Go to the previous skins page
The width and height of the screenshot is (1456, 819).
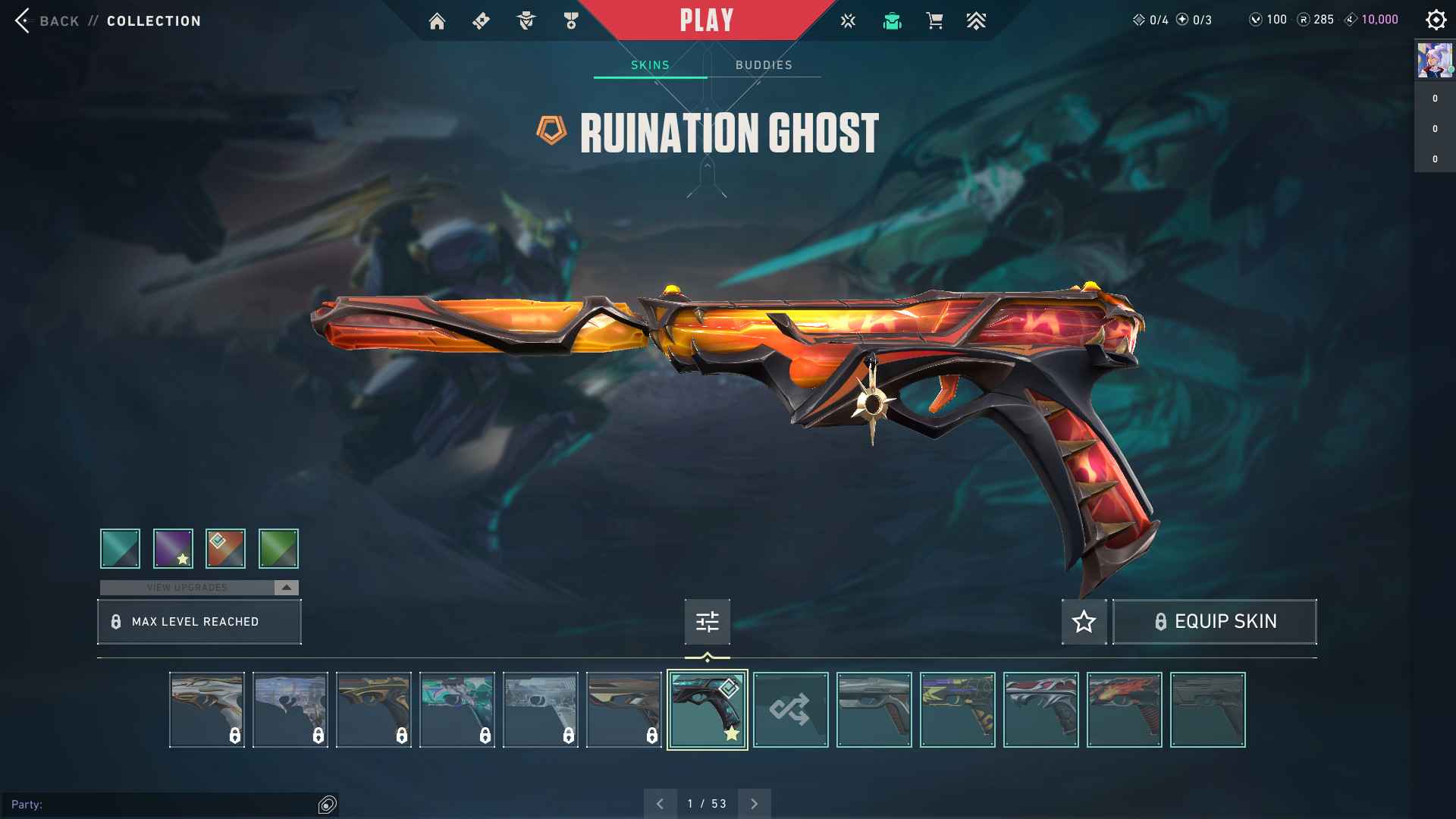[x=660, y=804]
